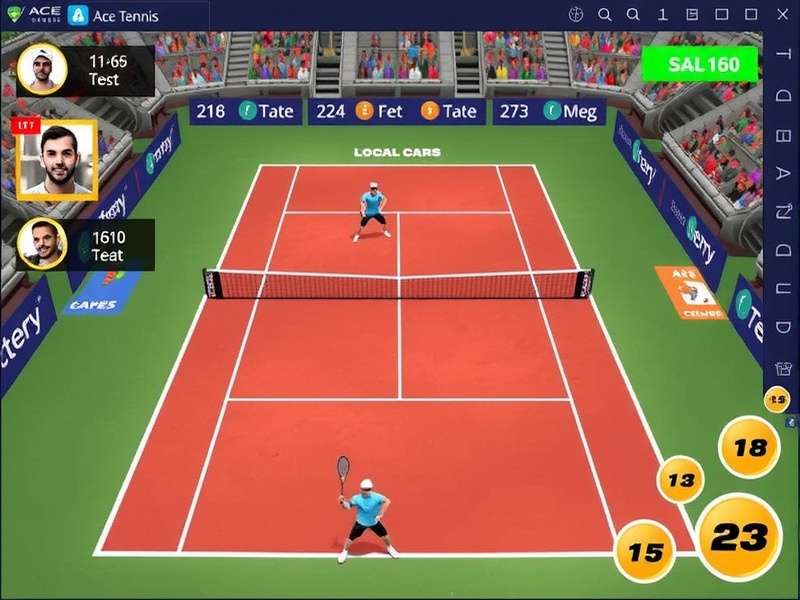
Task: Open the framed live player portrait
Action: click(x=56, y=160)
